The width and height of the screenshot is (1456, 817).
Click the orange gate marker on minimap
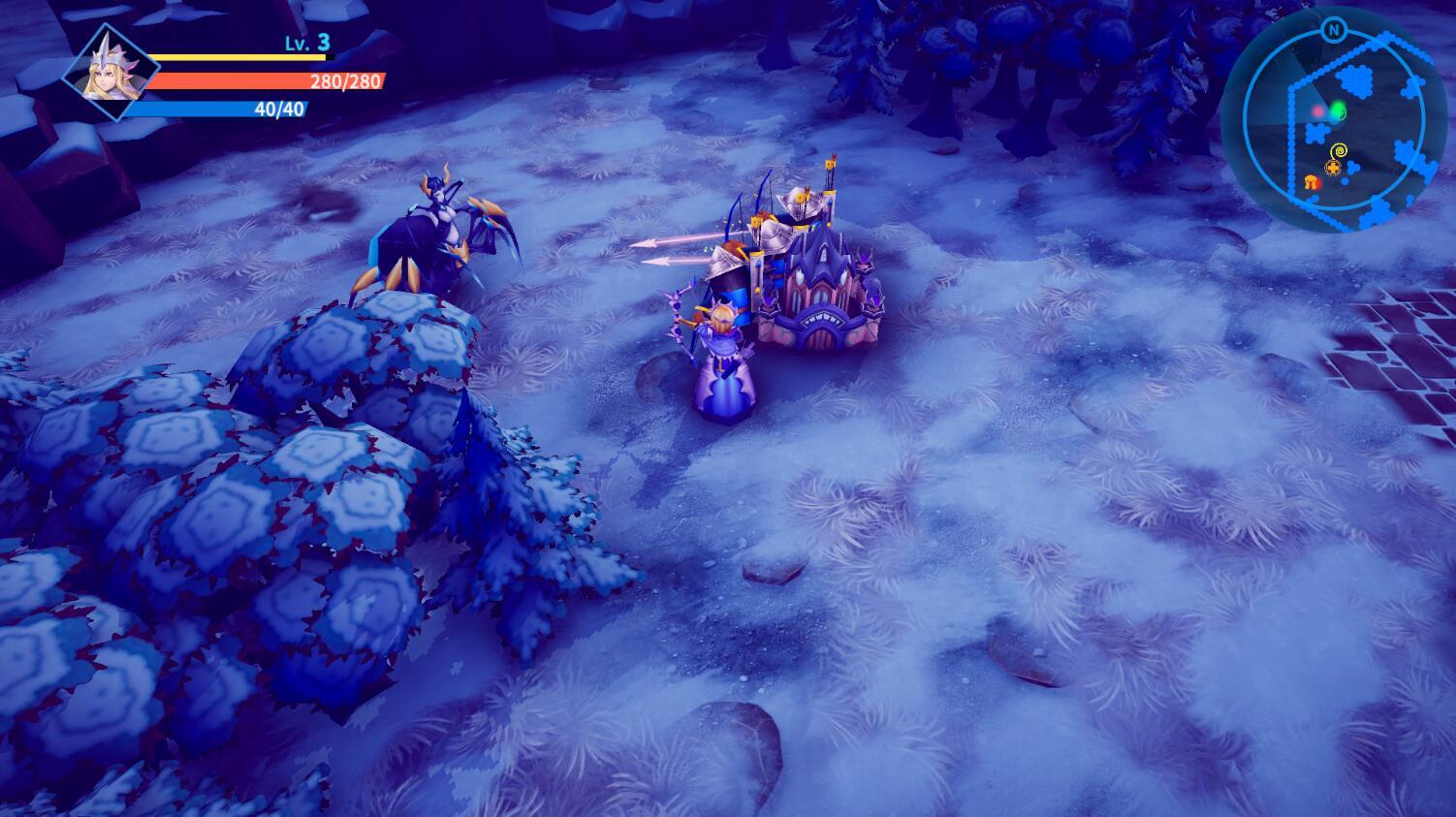point(1313,182)
